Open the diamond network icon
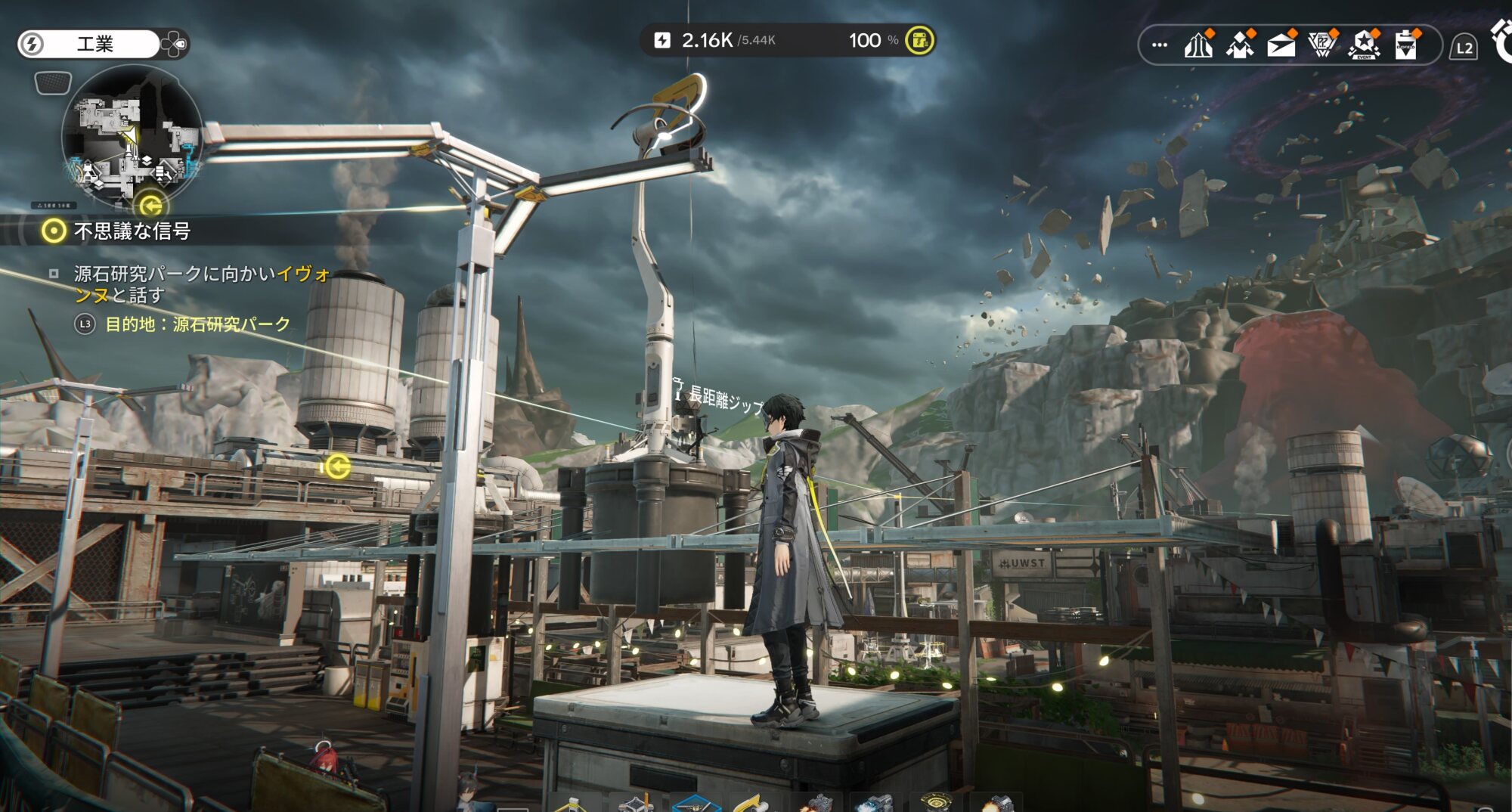Screen dimensions: 1512x812 coord(1240,45)
